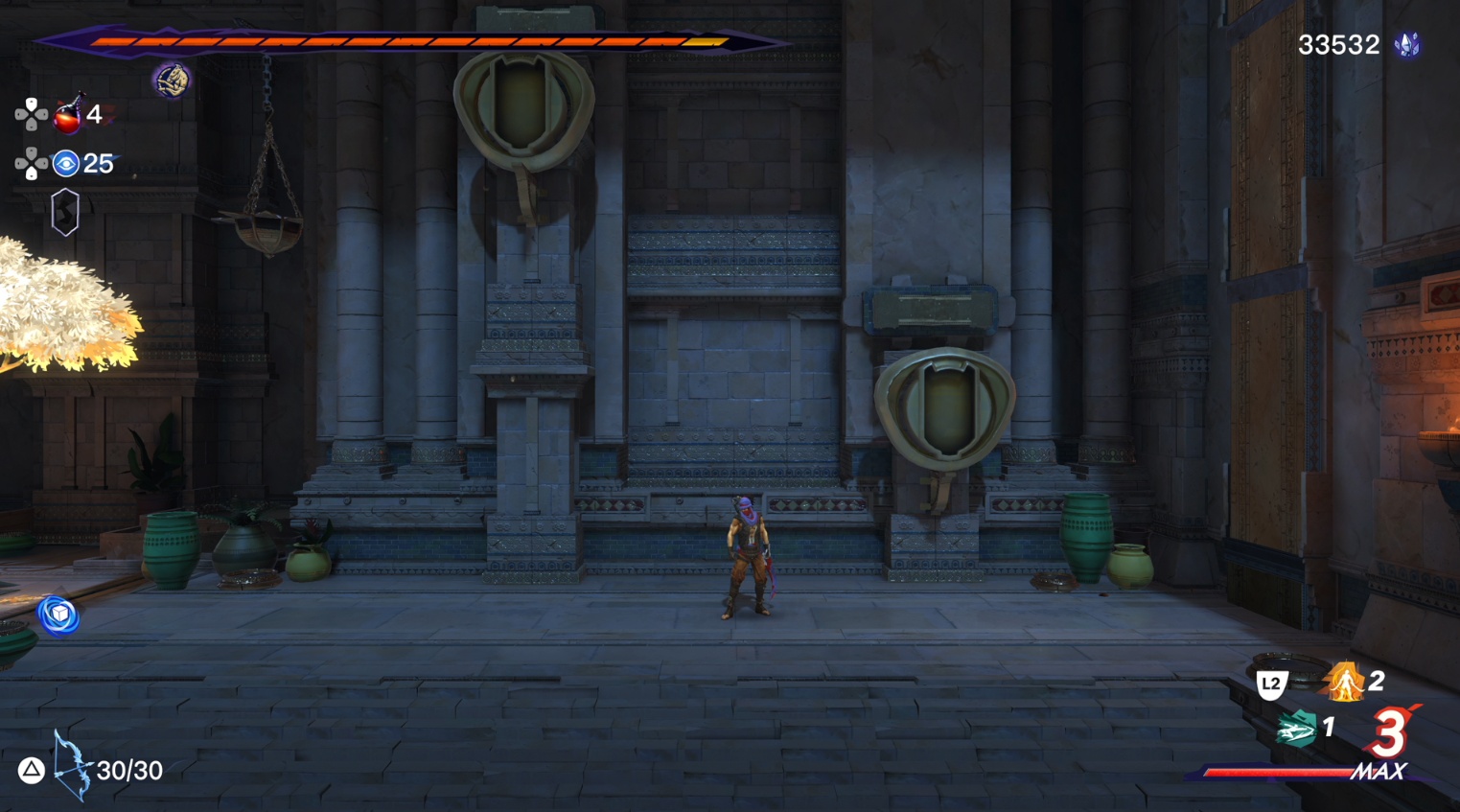
Task: Click the hexagonal shard slot icon
Action: coord(64,212)
